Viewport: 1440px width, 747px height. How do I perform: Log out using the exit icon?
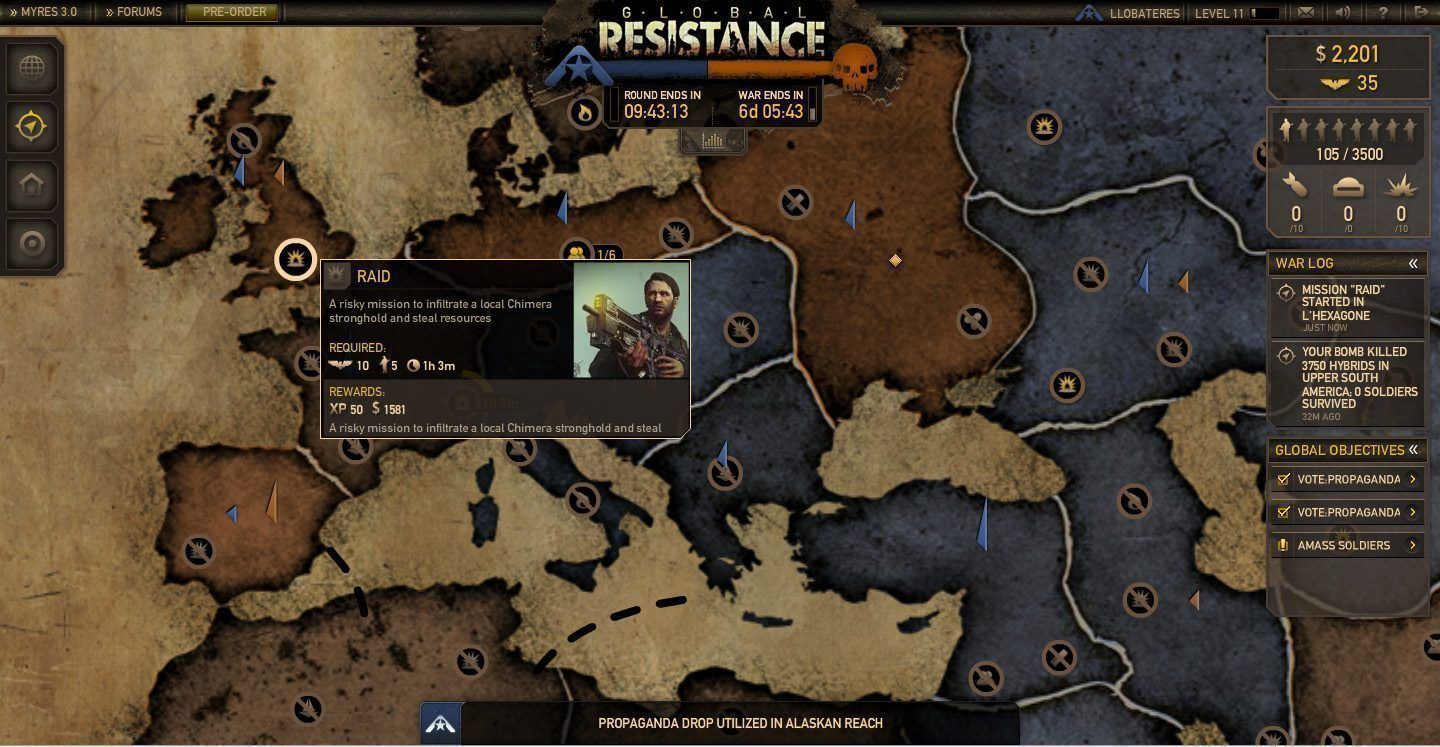pos(1421,13)
